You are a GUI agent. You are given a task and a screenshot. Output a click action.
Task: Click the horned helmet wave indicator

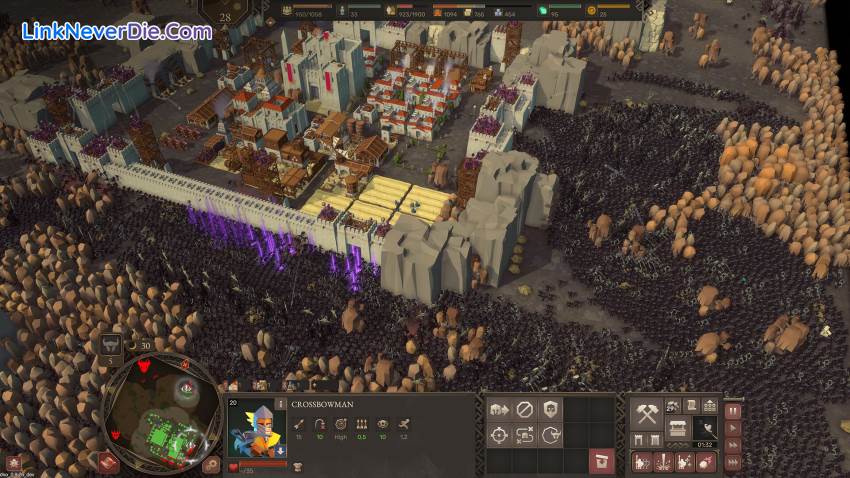(112, 343)
